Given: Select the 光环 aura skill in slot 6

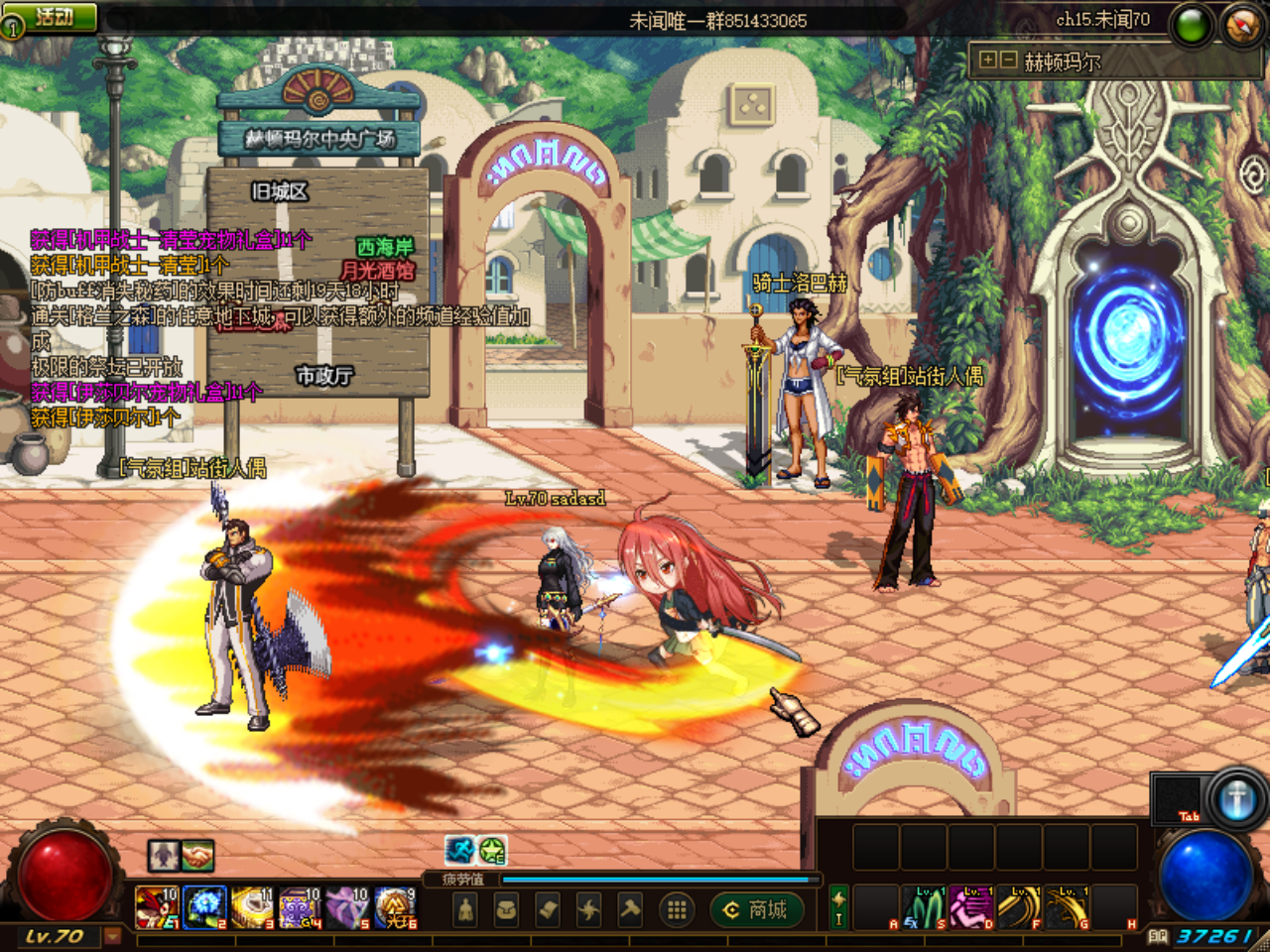Looking at the screenshot, I should click(397, 907).
